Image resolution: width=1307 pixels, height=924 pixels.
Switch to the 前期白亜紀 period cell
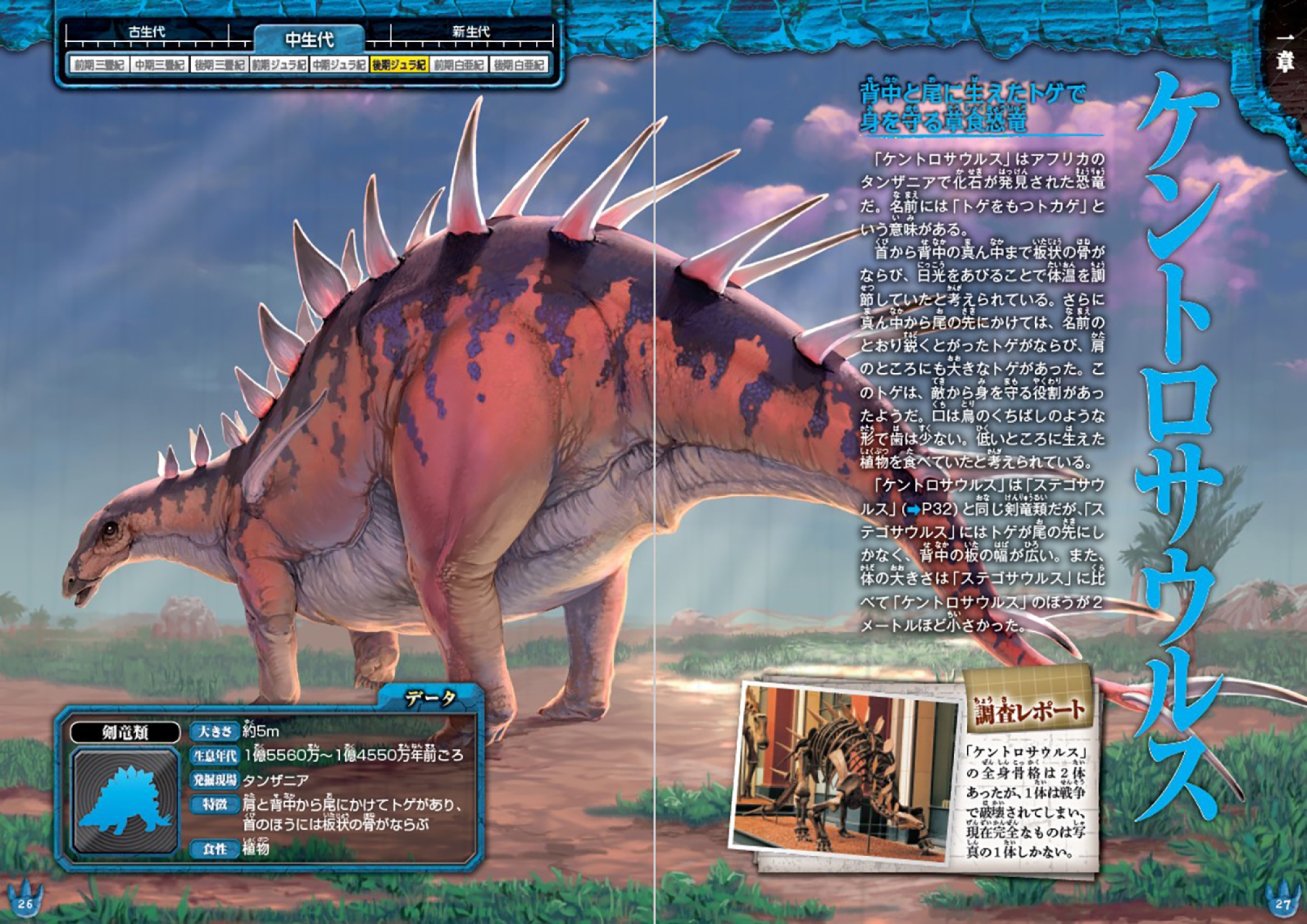(459, 65)
